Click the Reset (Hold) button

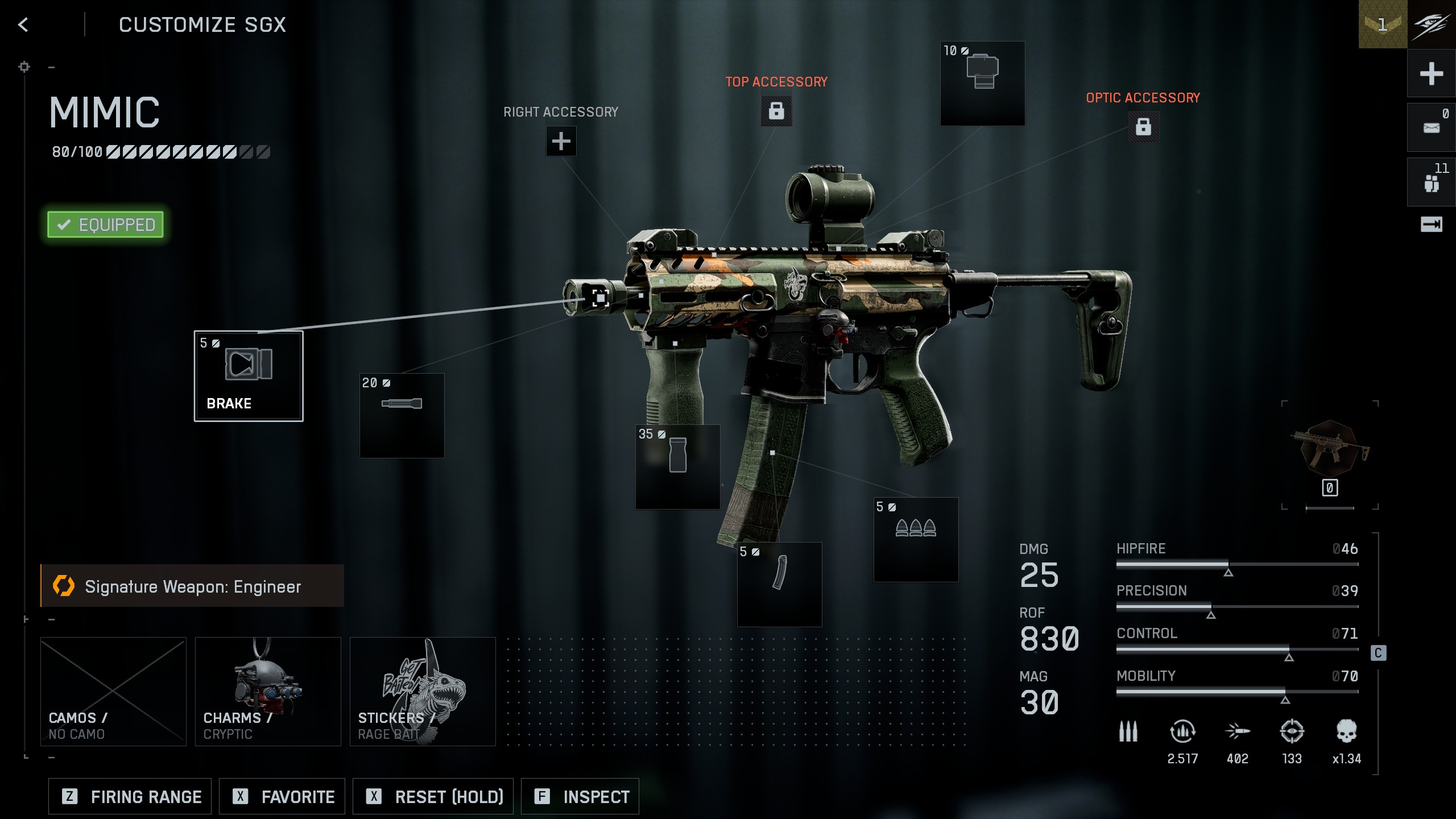coord(433,796)
